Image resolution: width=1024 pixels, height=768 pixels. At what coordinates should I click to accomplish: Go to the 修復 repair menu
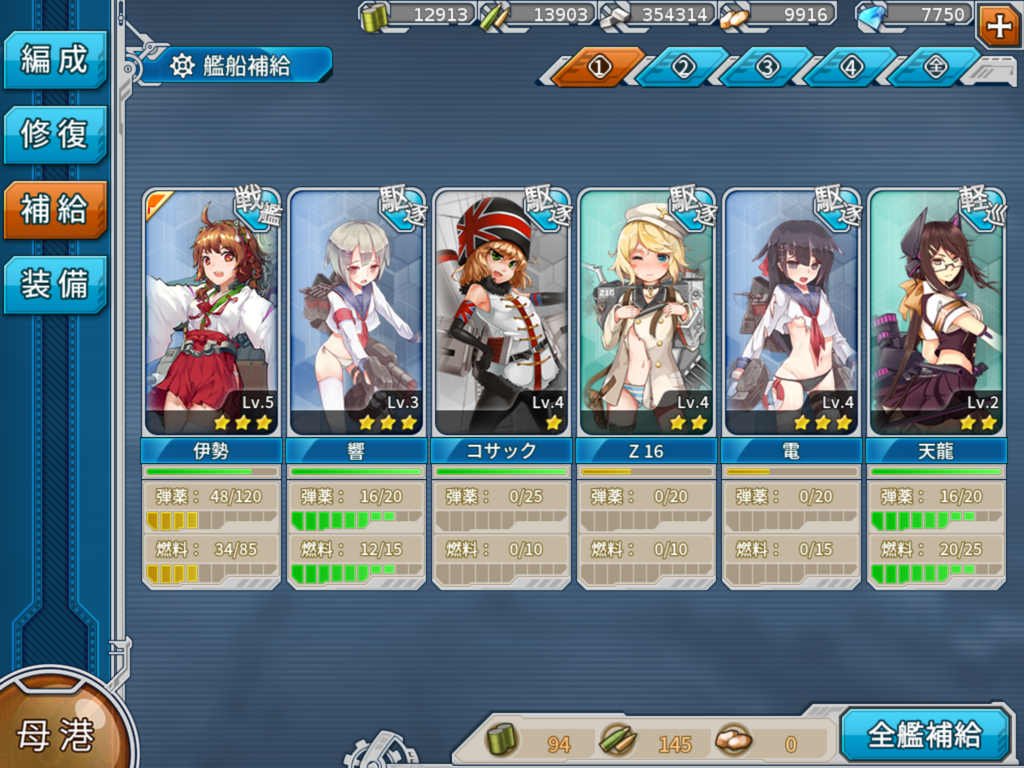click(x=55, y=135)
